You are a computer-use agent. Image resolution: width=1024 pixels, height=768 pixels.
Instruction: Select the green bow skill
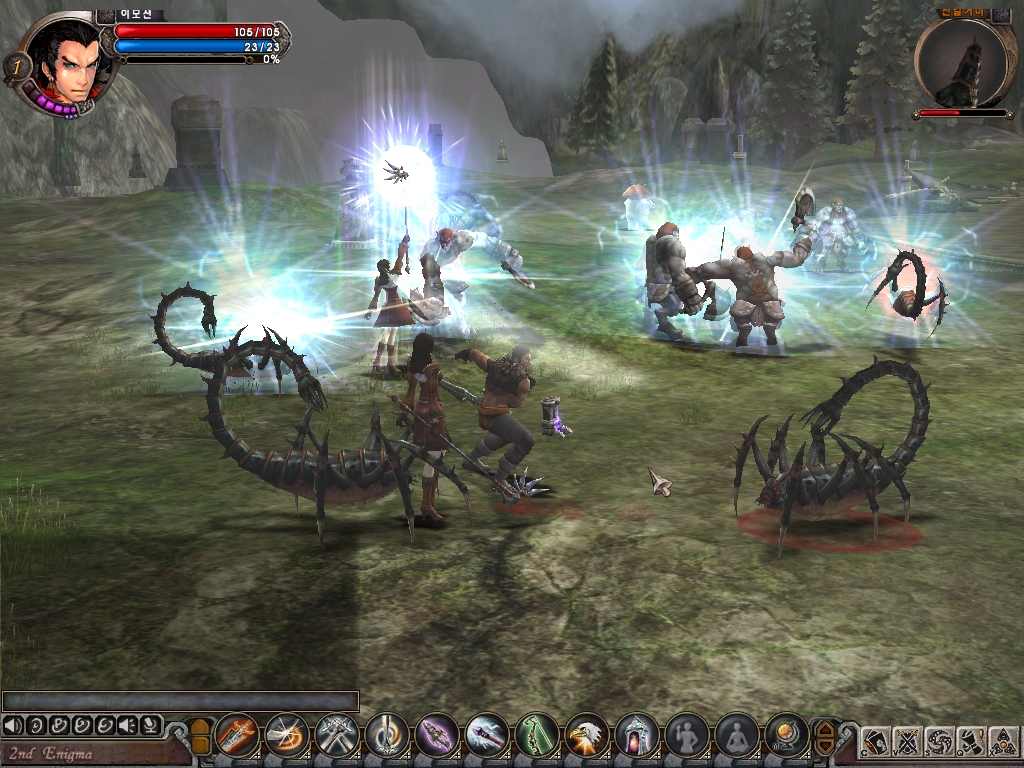pos(537,737)
